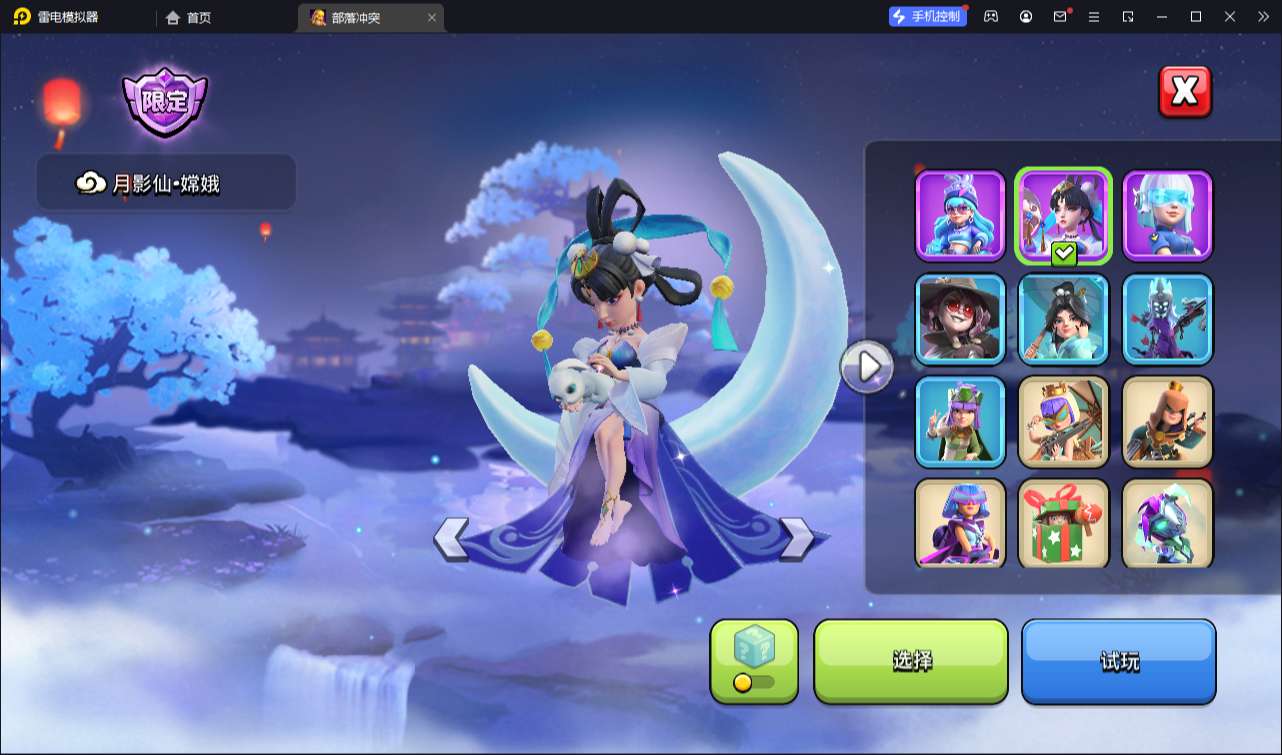Select the blue-haired sunglasses skin thumbnail
This screenshot has height=755, width=1282.
tap(960, 216)
